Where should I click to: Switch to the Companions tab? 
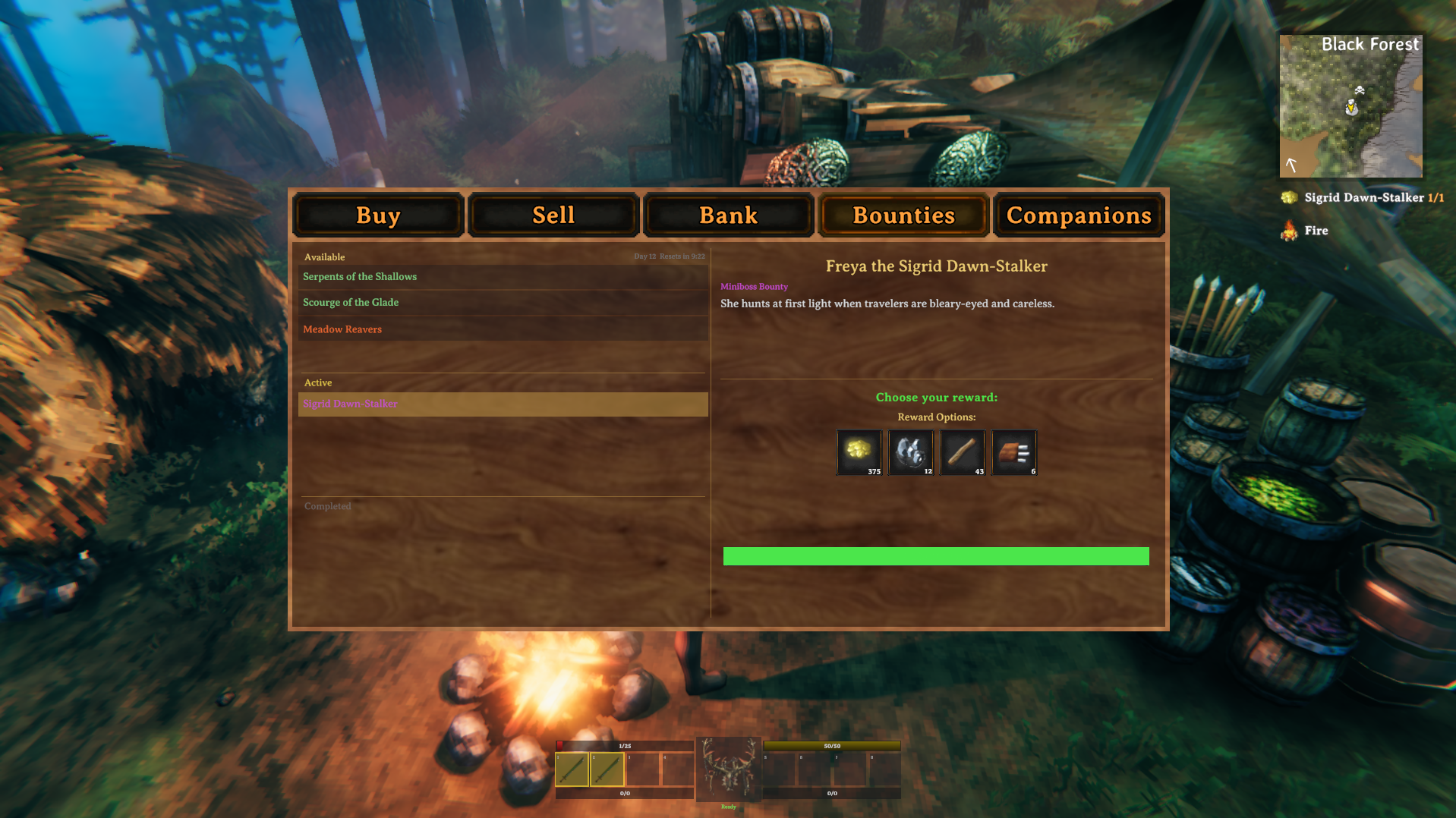(1078, 216)
